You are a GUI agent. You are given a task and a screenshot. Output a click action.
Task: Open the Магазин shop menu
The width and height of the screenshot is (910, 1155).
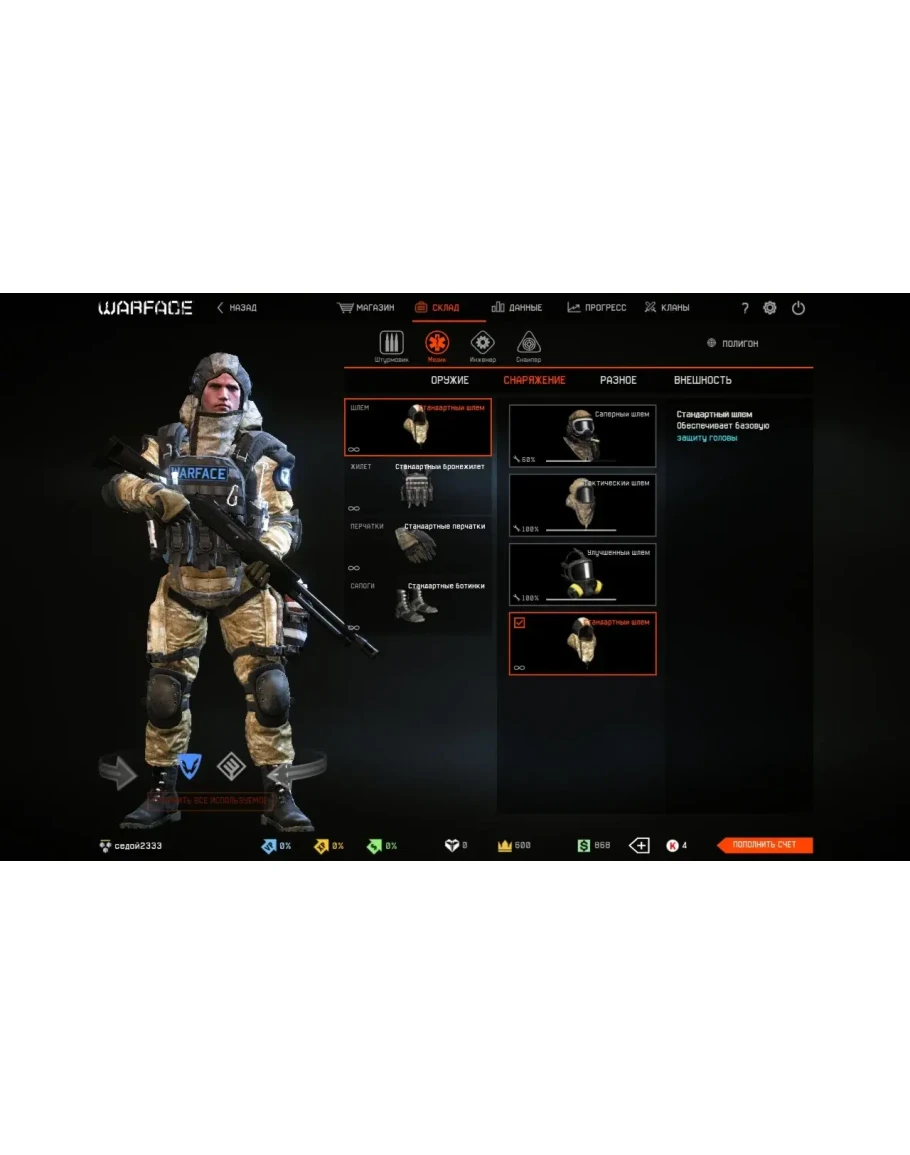tap(366, 308)
